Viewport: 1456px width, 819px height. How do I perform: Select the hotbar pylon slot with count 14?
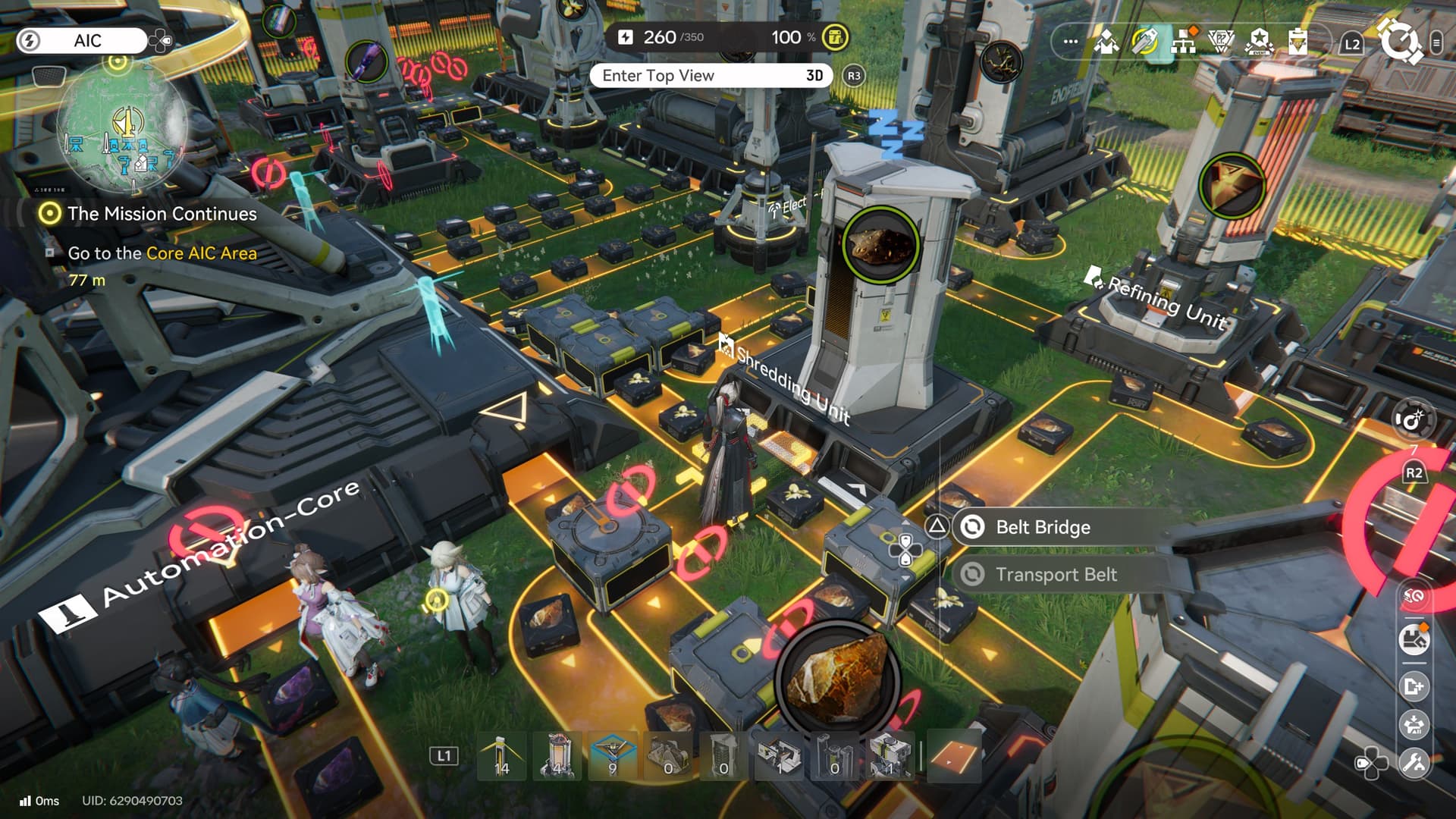coord(500,756)
